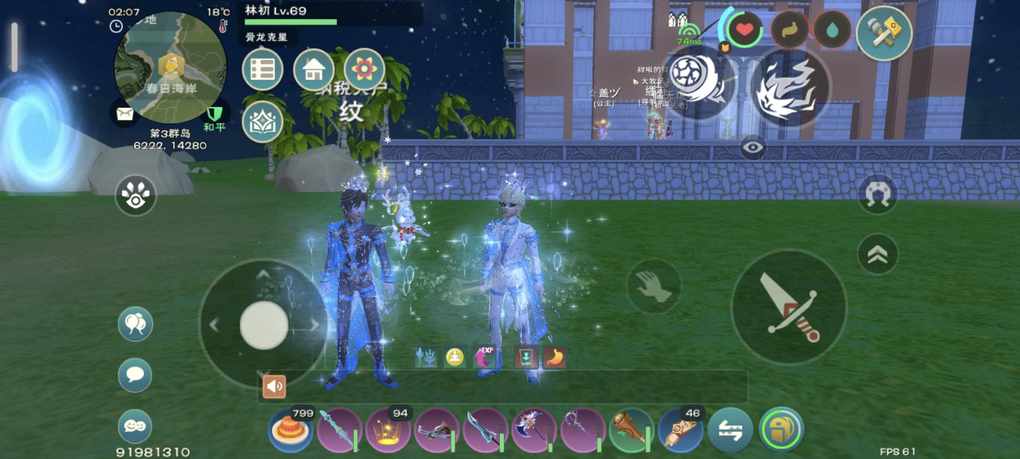Activate the soccer ball kick skill

[x=698, y=84]
